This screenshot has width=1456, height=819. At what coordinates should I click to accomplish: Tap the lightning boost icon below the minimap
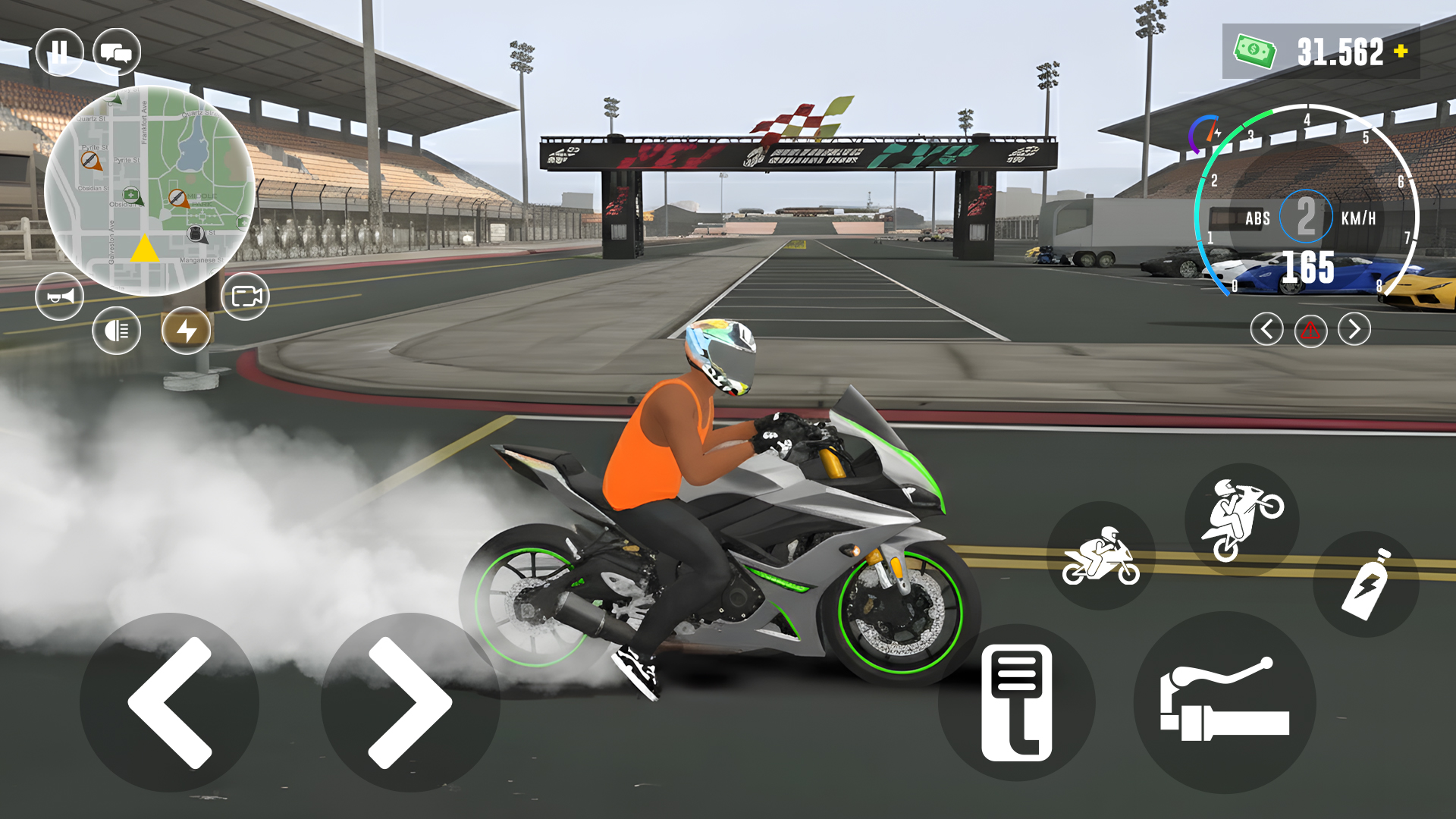pyautogui.click(x=187, y=330)
